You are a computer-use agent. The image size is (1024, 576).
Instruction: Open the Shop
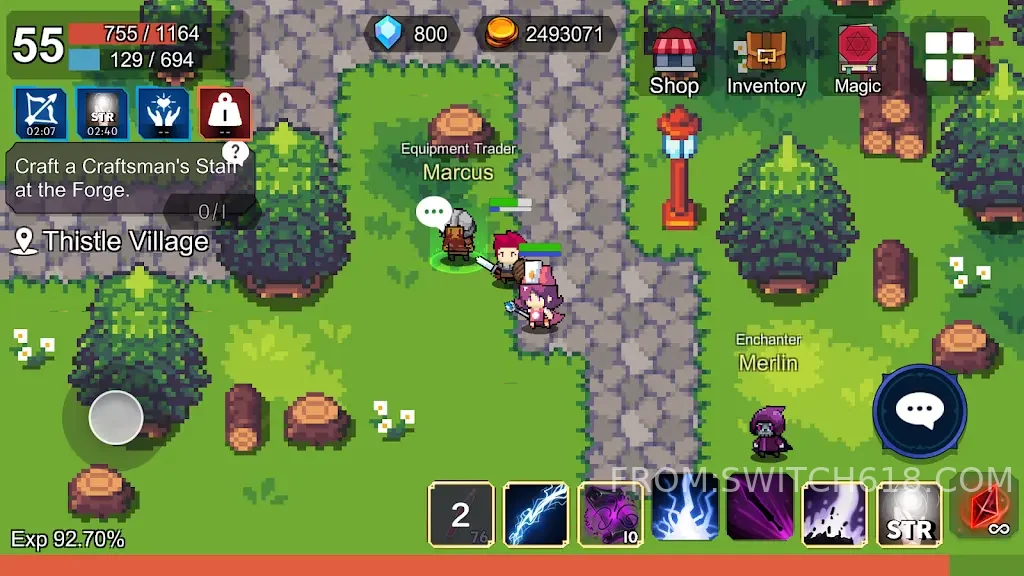pyautogui.click(x=674, y=60)
